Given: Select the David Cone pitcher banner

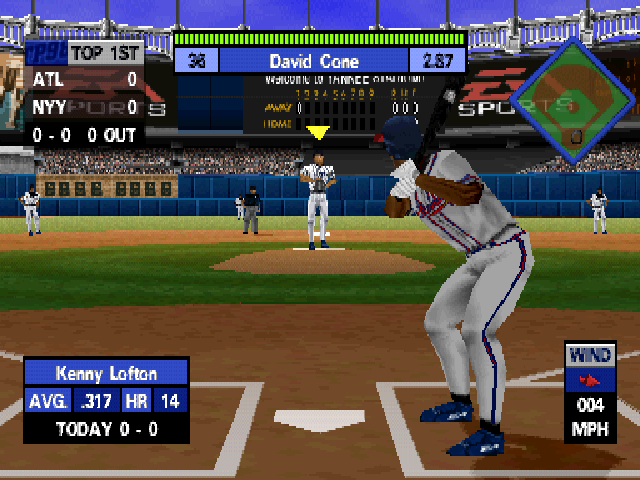Looking at the screenshot, I should [x=320, y=60].
